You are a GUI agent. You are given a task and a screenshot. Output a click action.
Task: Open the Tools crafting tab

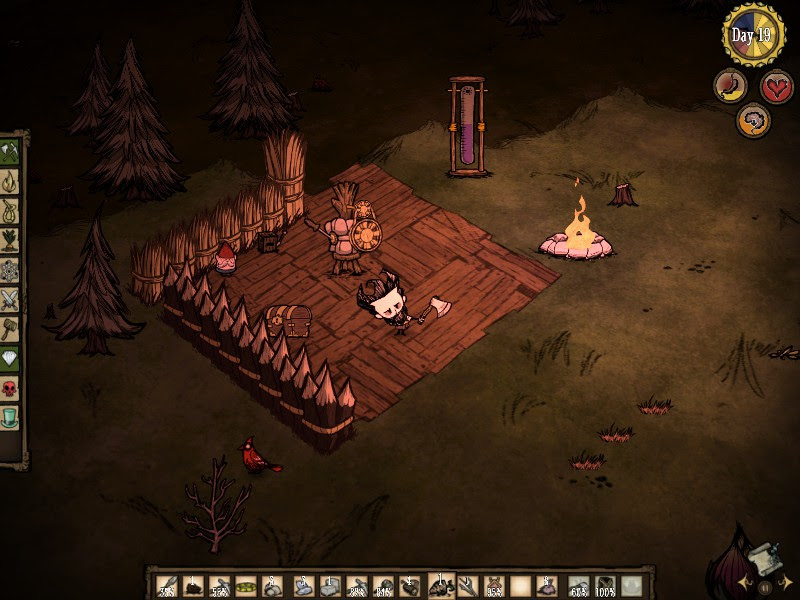pyautogui.click(x=10, y=153)
